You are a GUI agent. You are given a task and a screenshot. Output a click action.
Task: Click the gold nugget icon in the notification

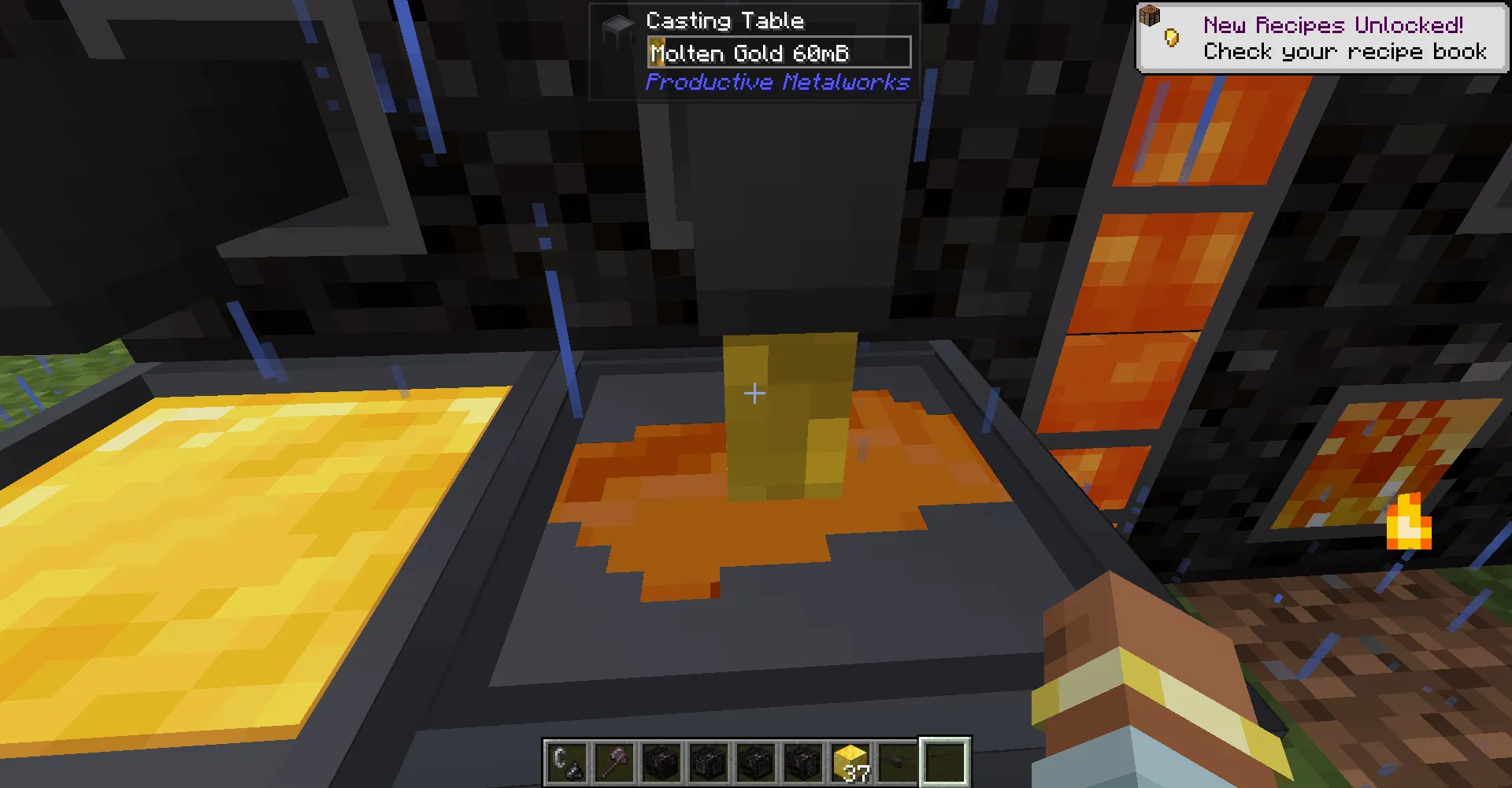tap(1170, 36)
